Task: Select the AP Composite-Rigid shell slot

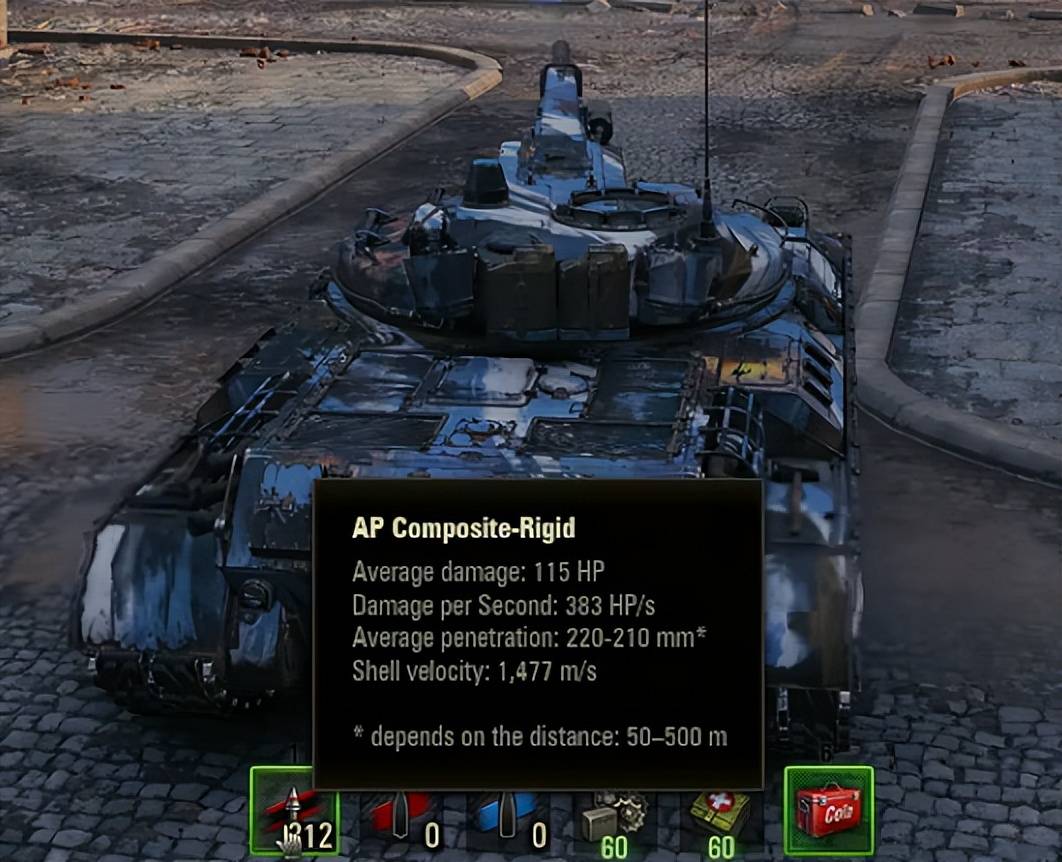Action: pyautogui.click(x=294, y=811)
